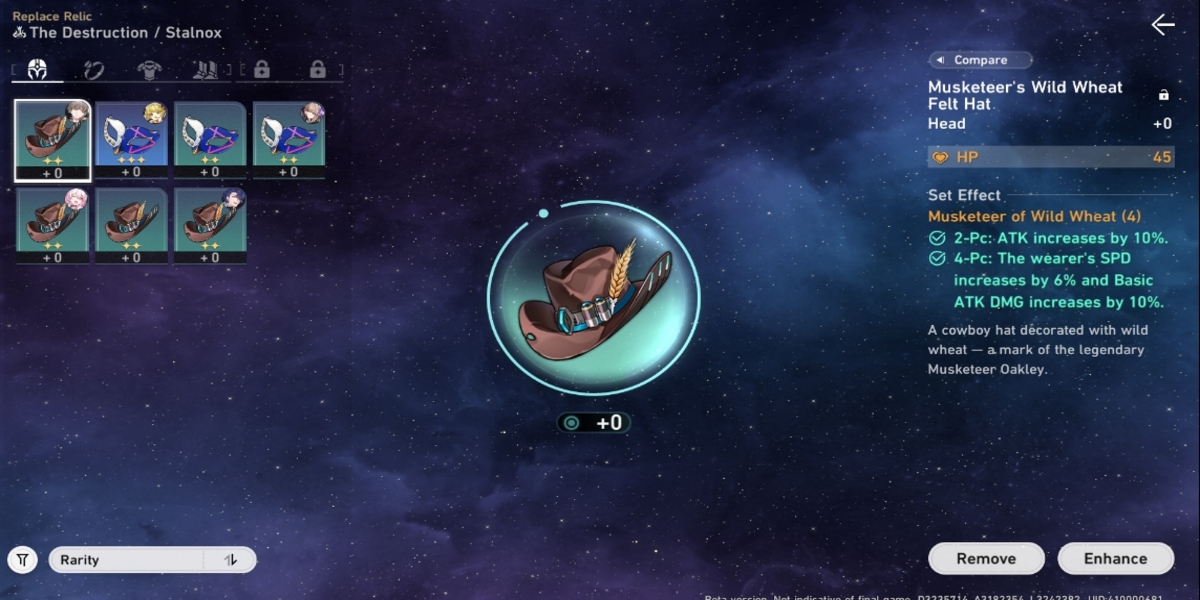
Task: Select the mask relic without a portrait
Action: [x=210, y=138]
